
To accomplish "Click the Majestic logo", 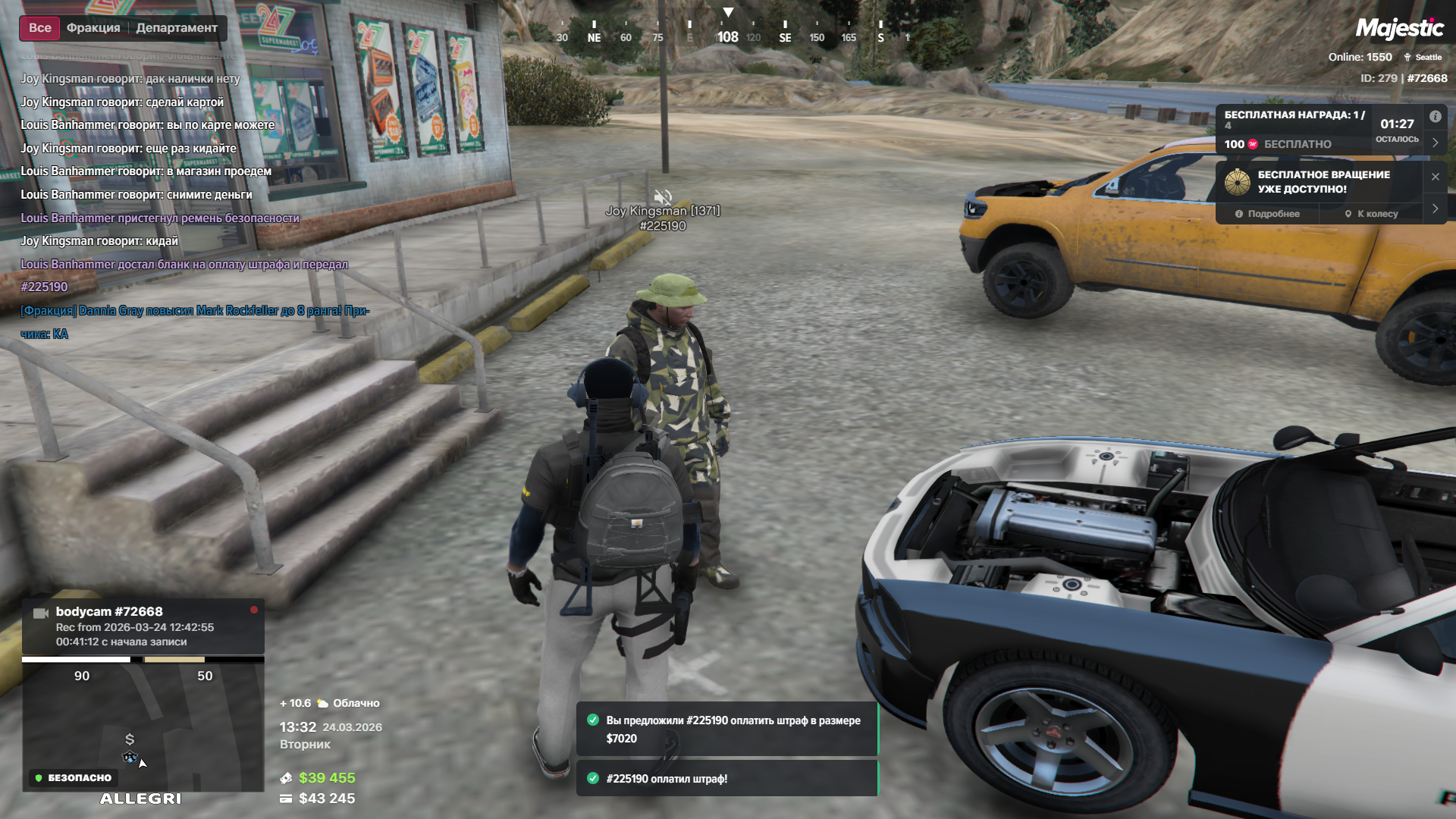I will [x=1399, y=29].
